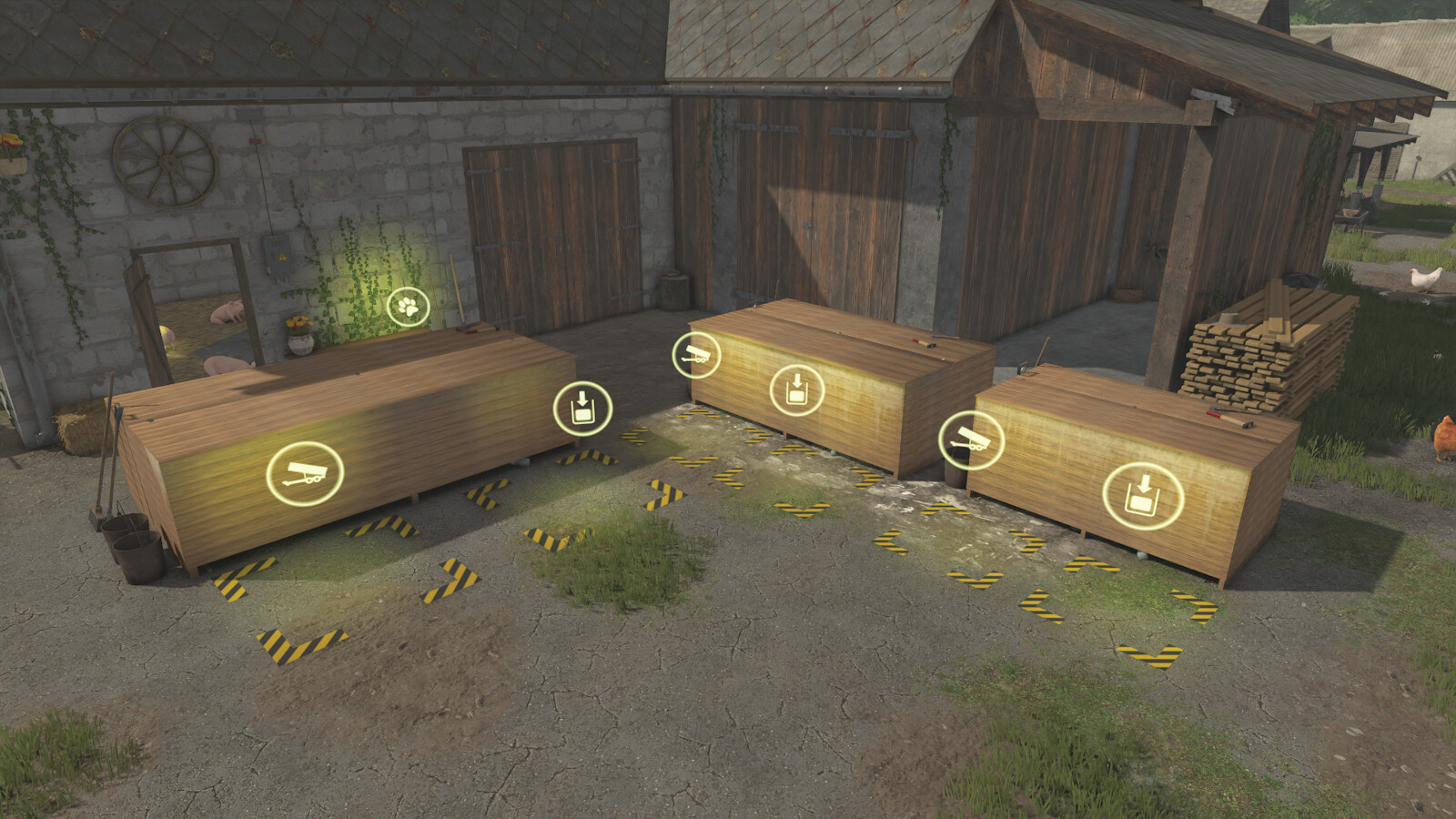This screenshot has height=819, width=1456.
Task: Open the download-arrow icon on the middle crate
Action: pyautogui.click(x=797, y=390)
